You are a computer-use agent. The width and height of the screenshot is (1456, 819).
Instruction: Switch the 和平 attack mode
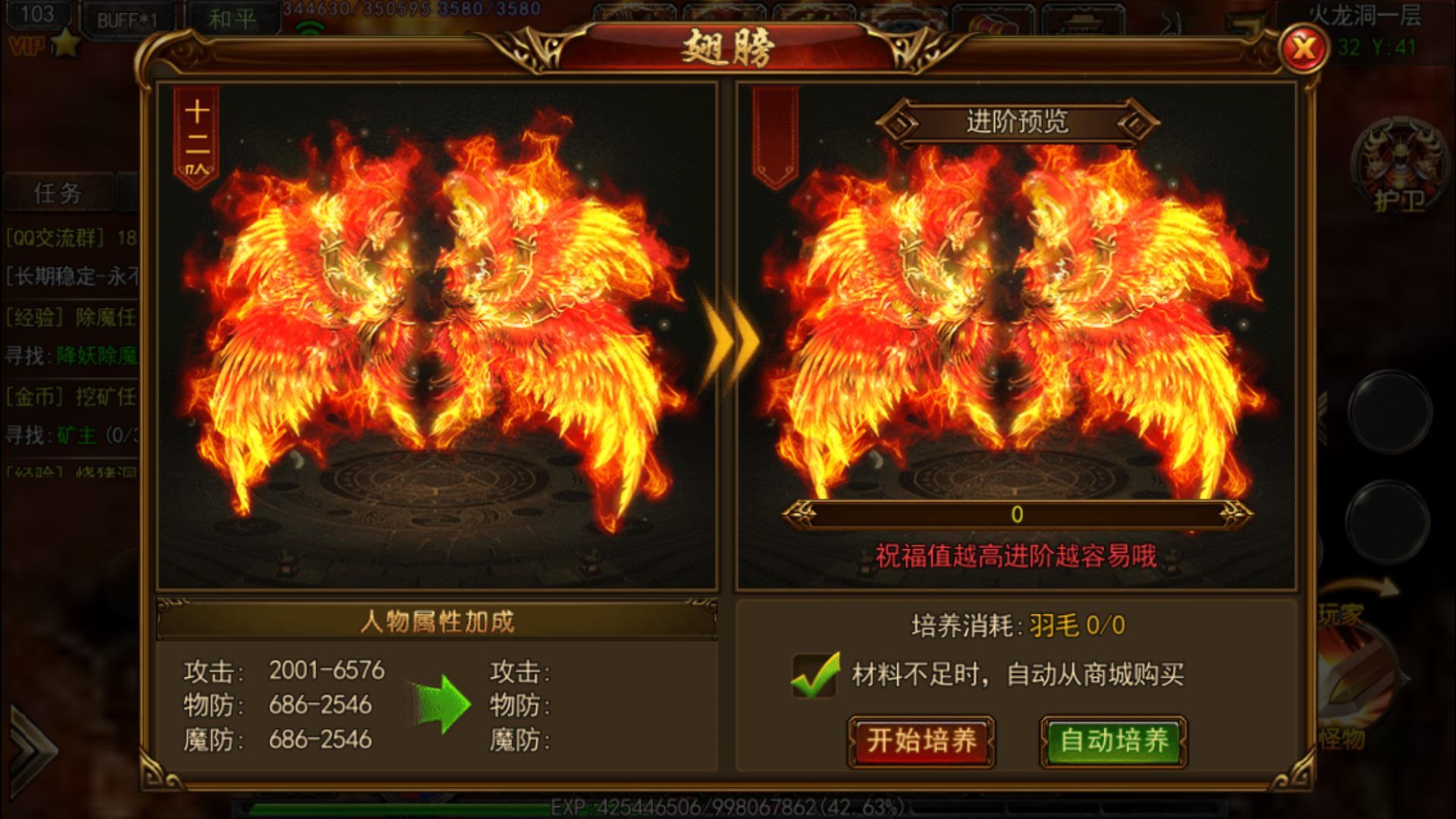click(232, 19)
